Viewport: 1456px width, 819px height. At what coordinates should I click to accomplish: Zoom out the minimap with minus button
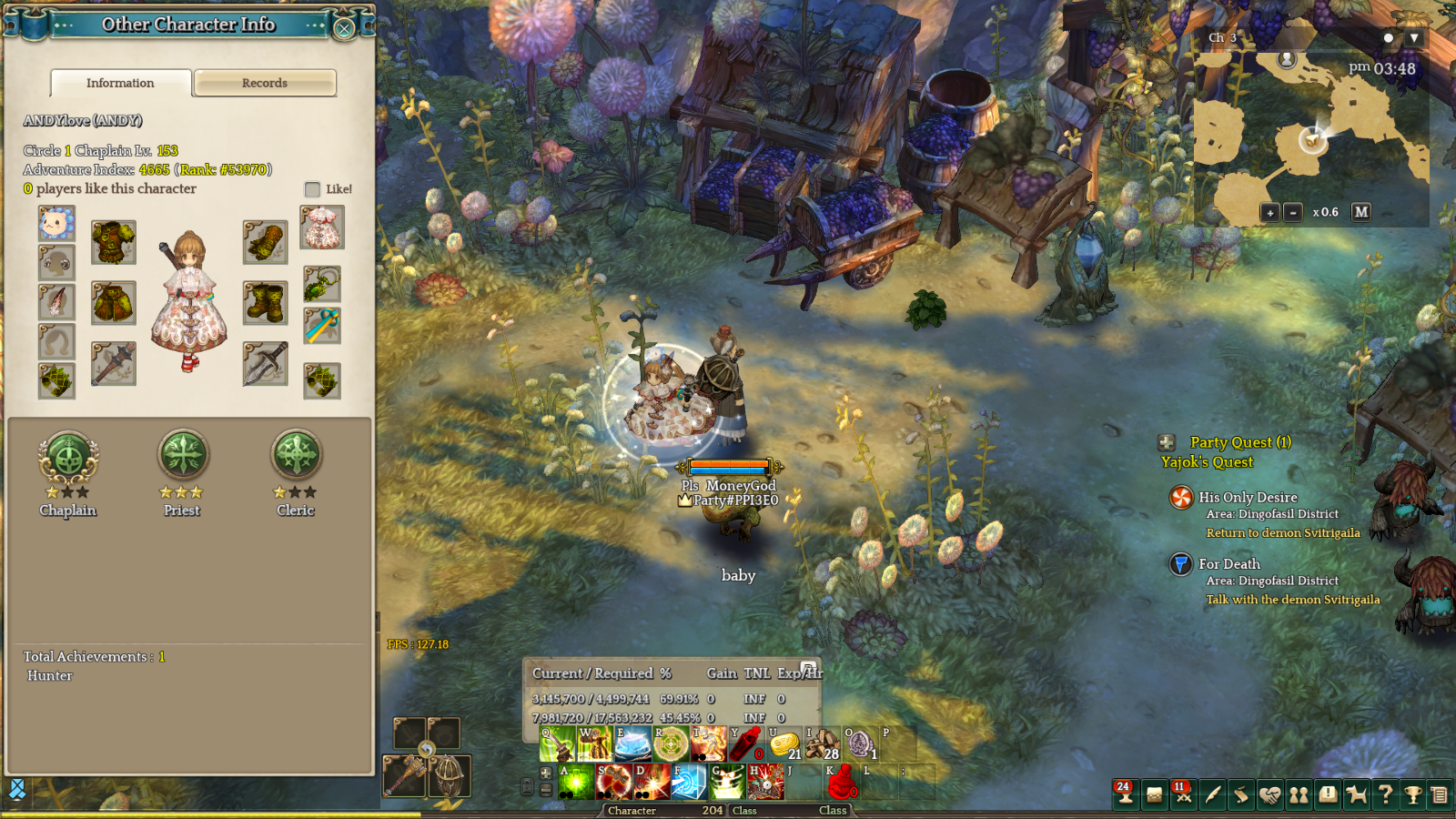click(x=1293, y=212)
